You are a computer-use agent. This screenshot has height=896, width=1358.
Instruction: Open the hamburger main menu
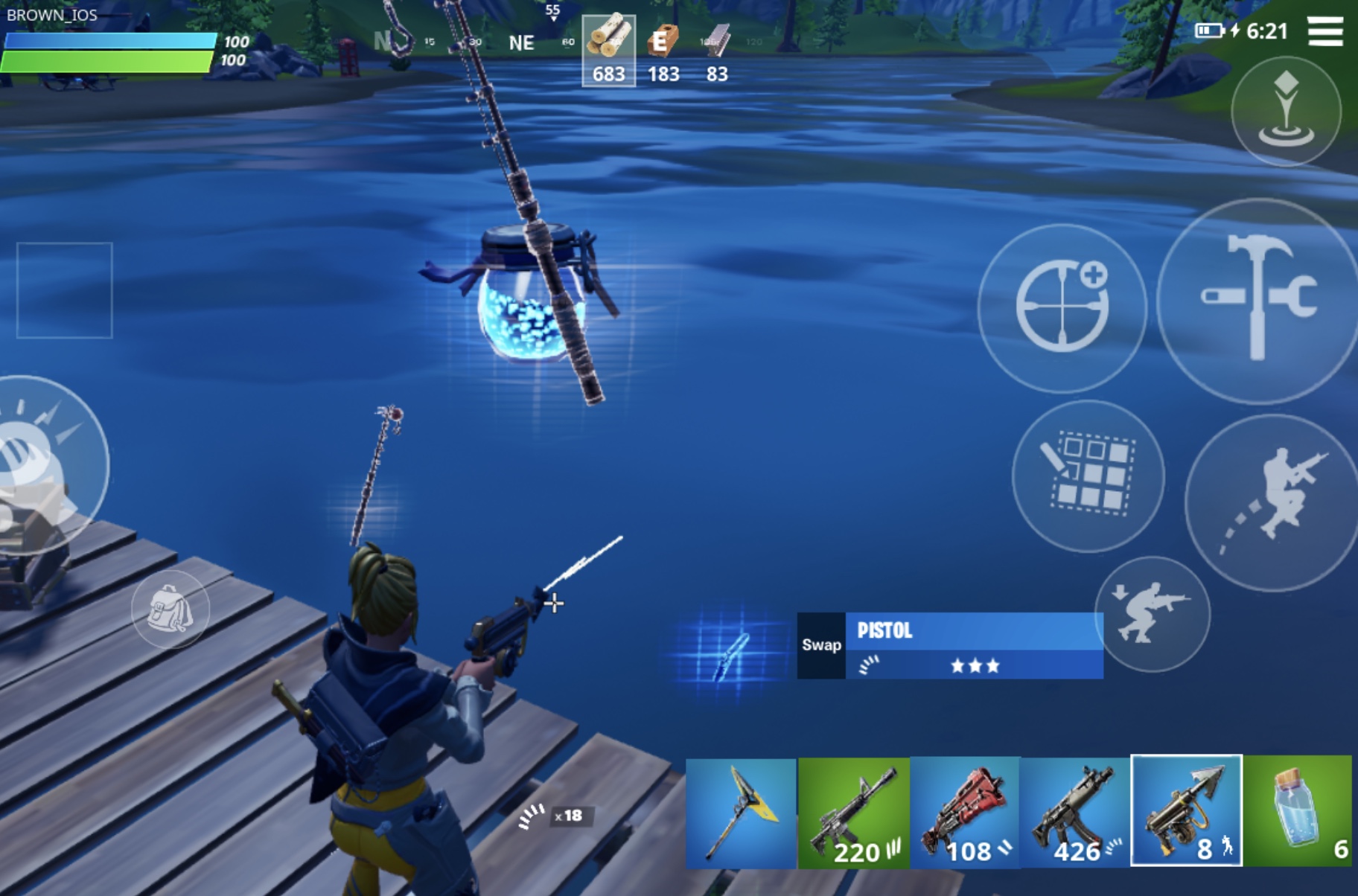coord(1325,31)
